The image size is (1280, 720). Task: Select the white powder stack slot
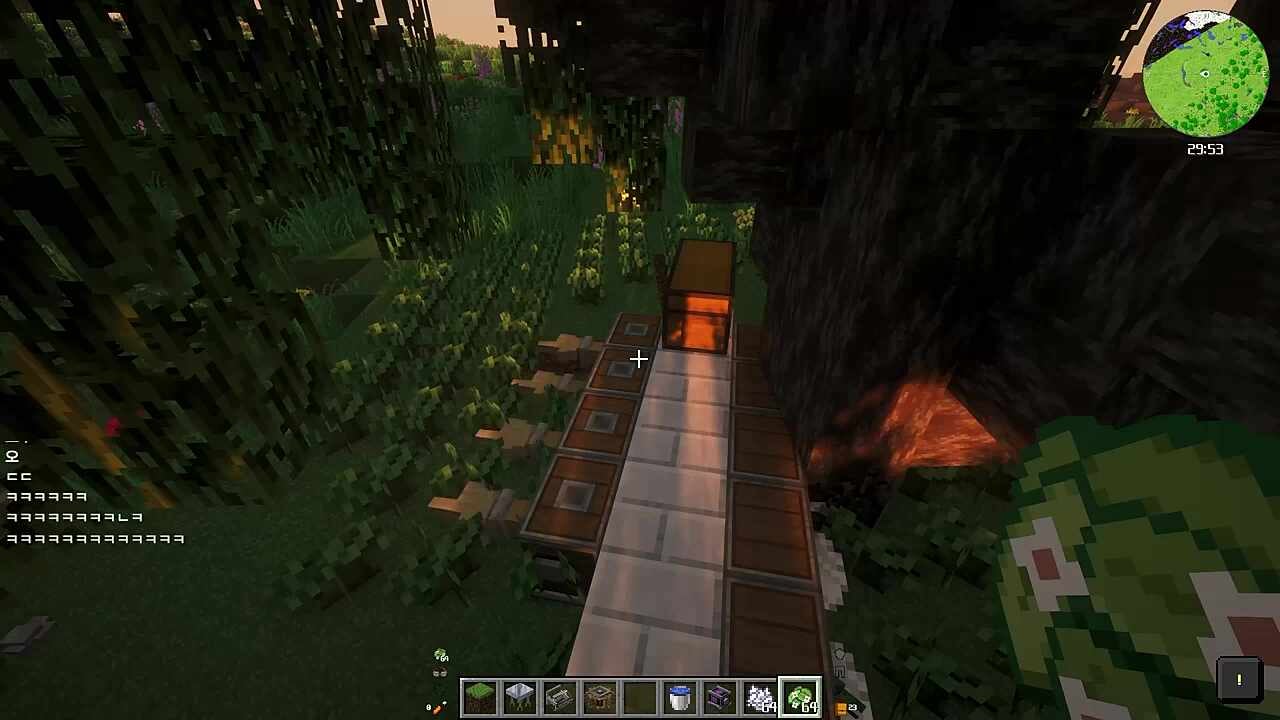(760, 697)
